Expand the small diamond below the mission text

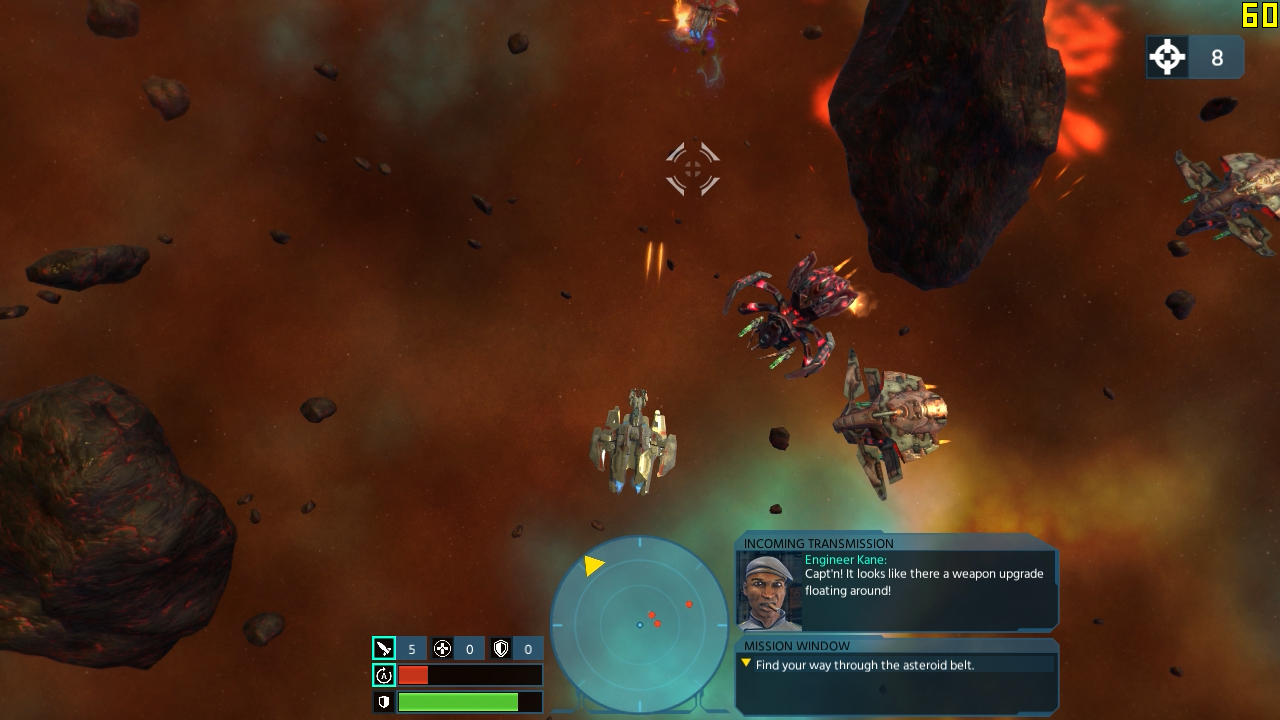tap(883, 690)
